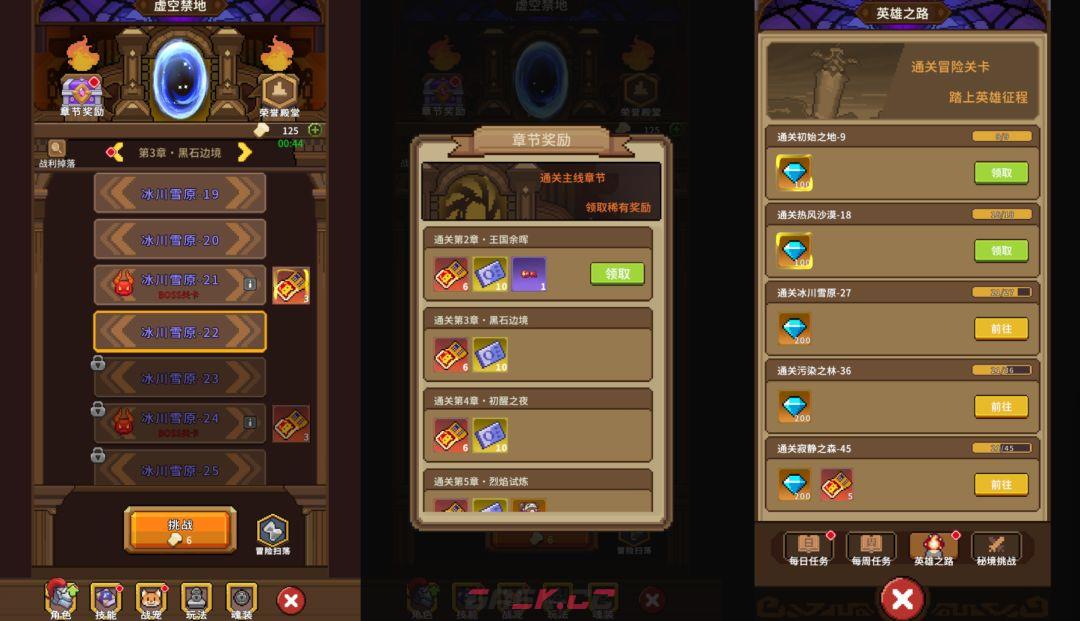The width and height of the screenshot is (1080, 621).
Task: Select stage 冰川雪原-19
Action: point(180,193)
